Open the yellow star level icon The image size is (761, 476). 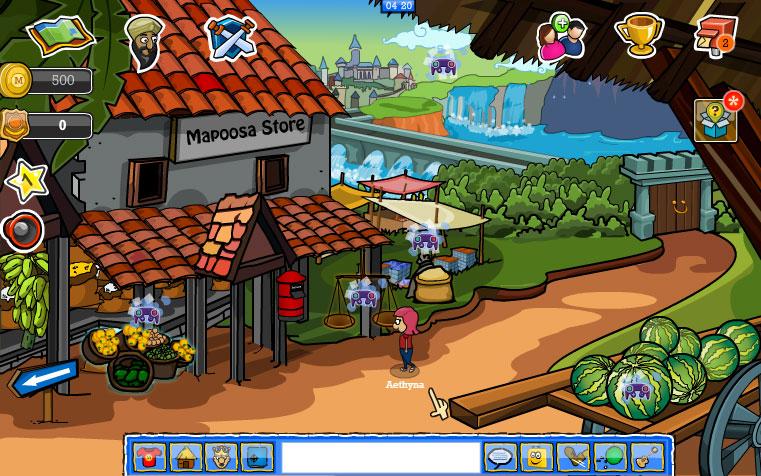tap(25, 180)
